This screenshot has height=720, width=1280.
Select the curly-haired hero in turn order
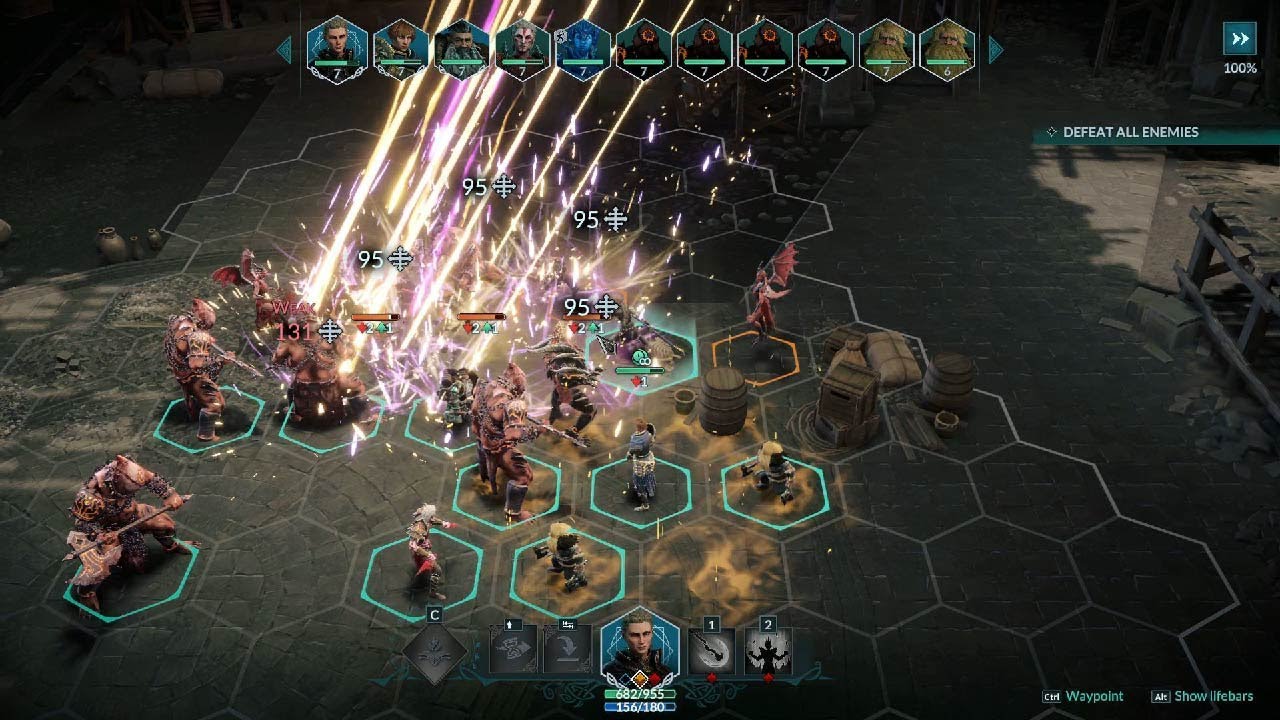point(400,47)
